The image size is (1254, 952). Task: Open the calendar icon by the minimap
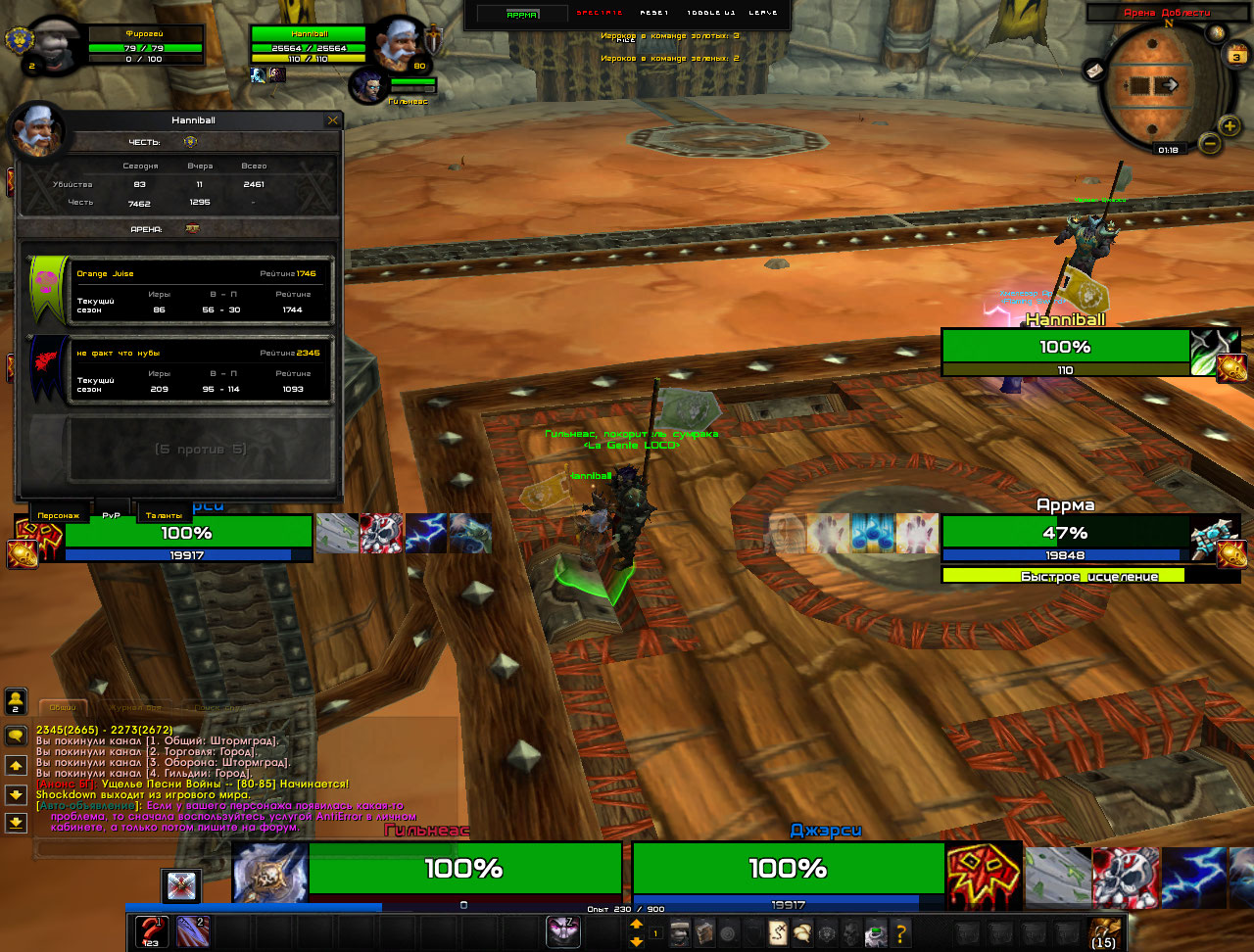[x=1235, y=56]
